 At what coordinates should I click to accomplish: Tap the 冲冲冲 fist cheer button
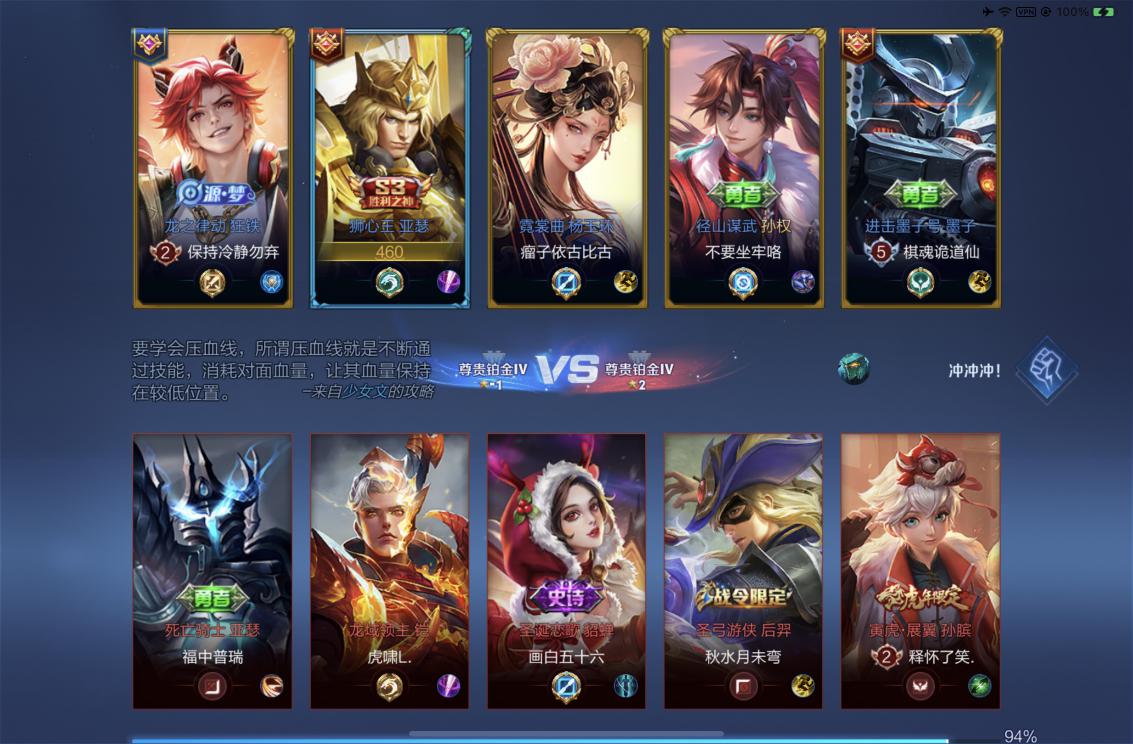[1046, 370]
